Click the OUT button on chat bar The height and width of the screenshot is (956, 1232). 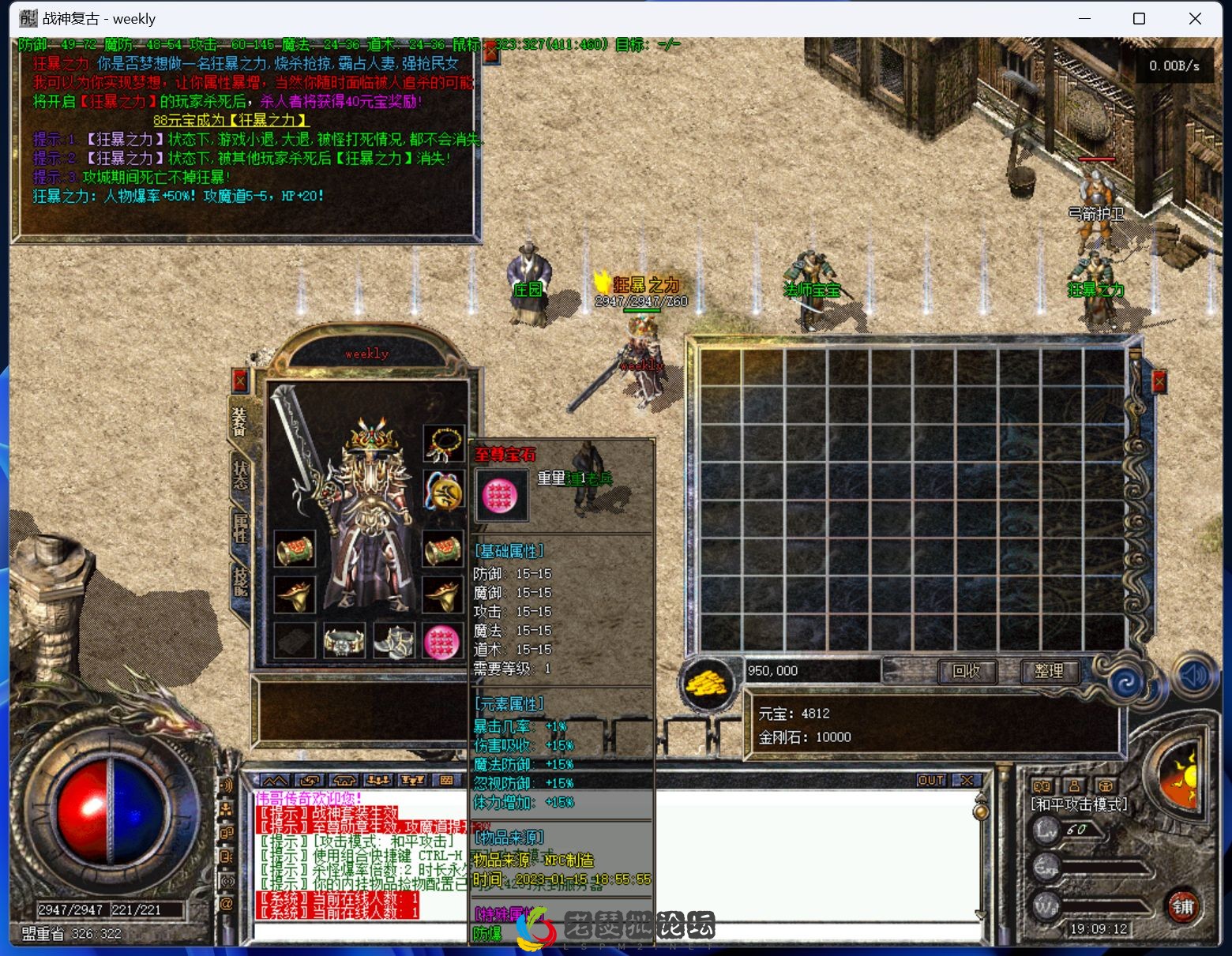point(931,780)
